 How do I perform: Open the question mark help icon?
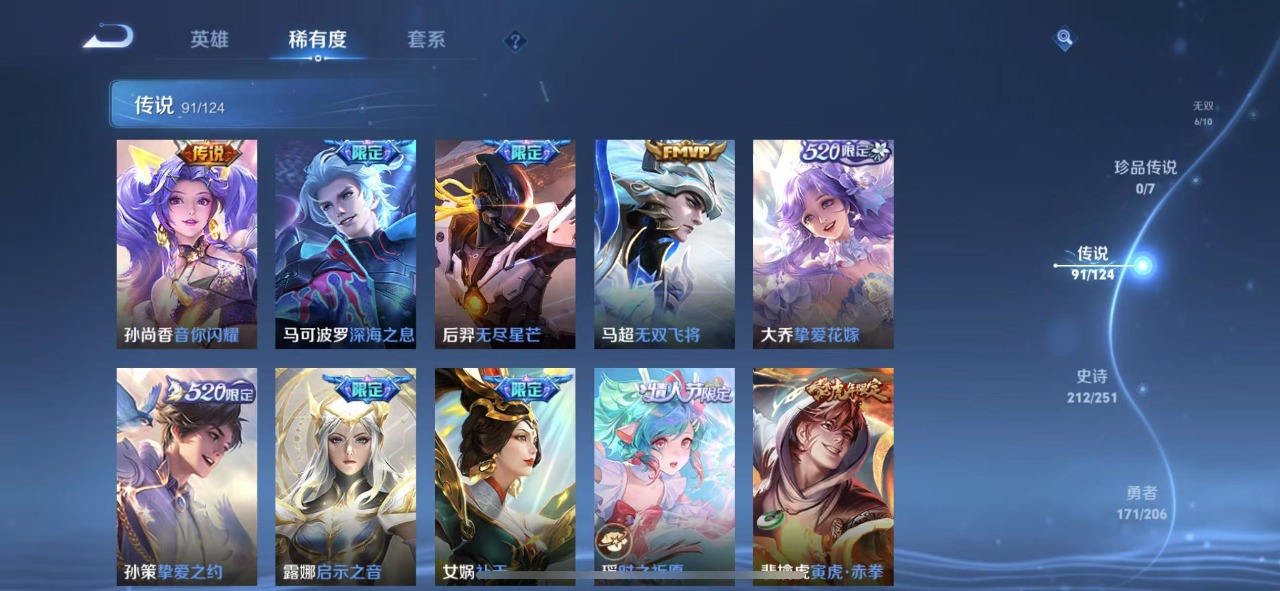[515, 41]
